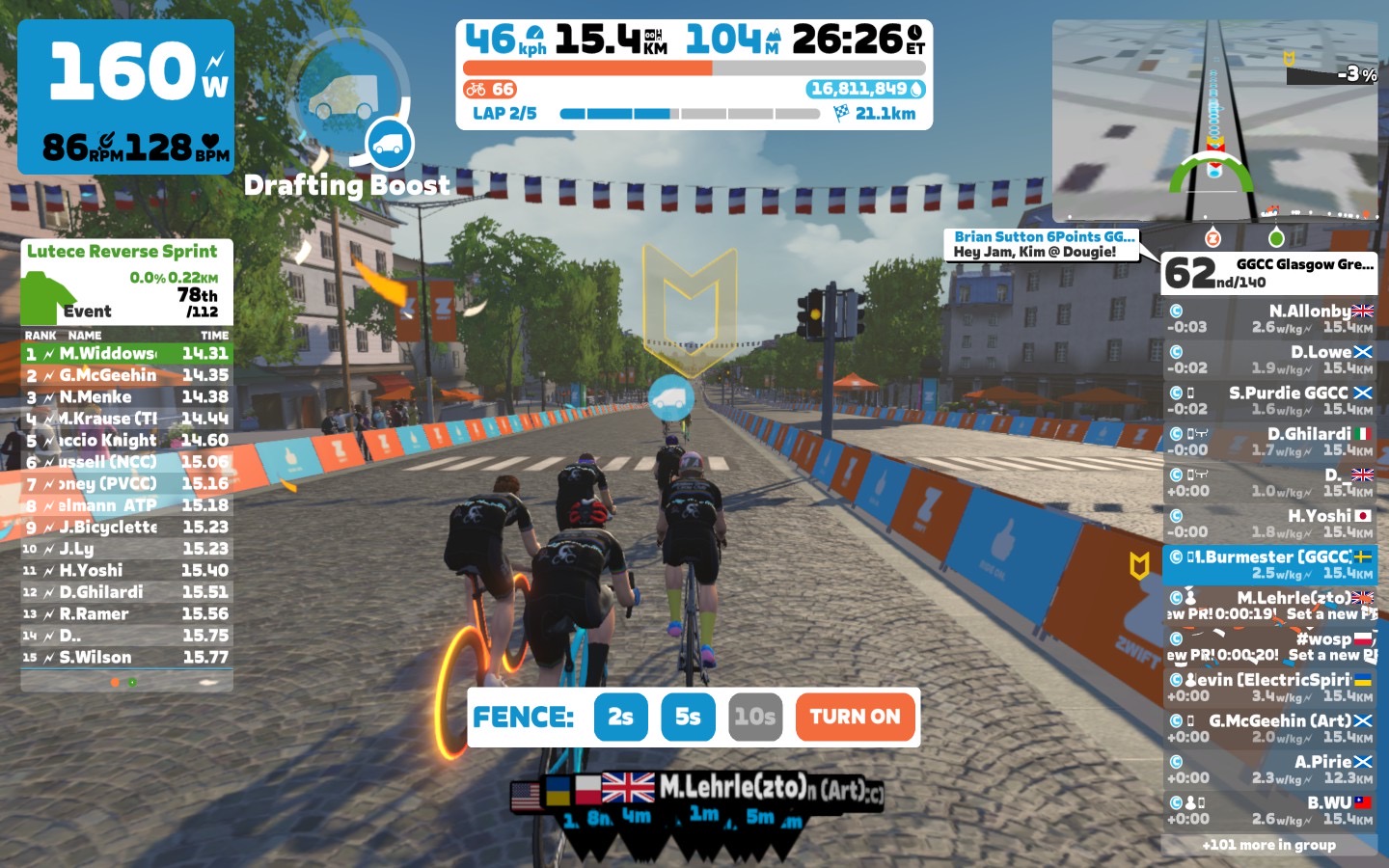The height and width of the screenshot is (868, 1389).
Task: Select M.Widdows in the sprint leaderboard
Action: point(126,354)
